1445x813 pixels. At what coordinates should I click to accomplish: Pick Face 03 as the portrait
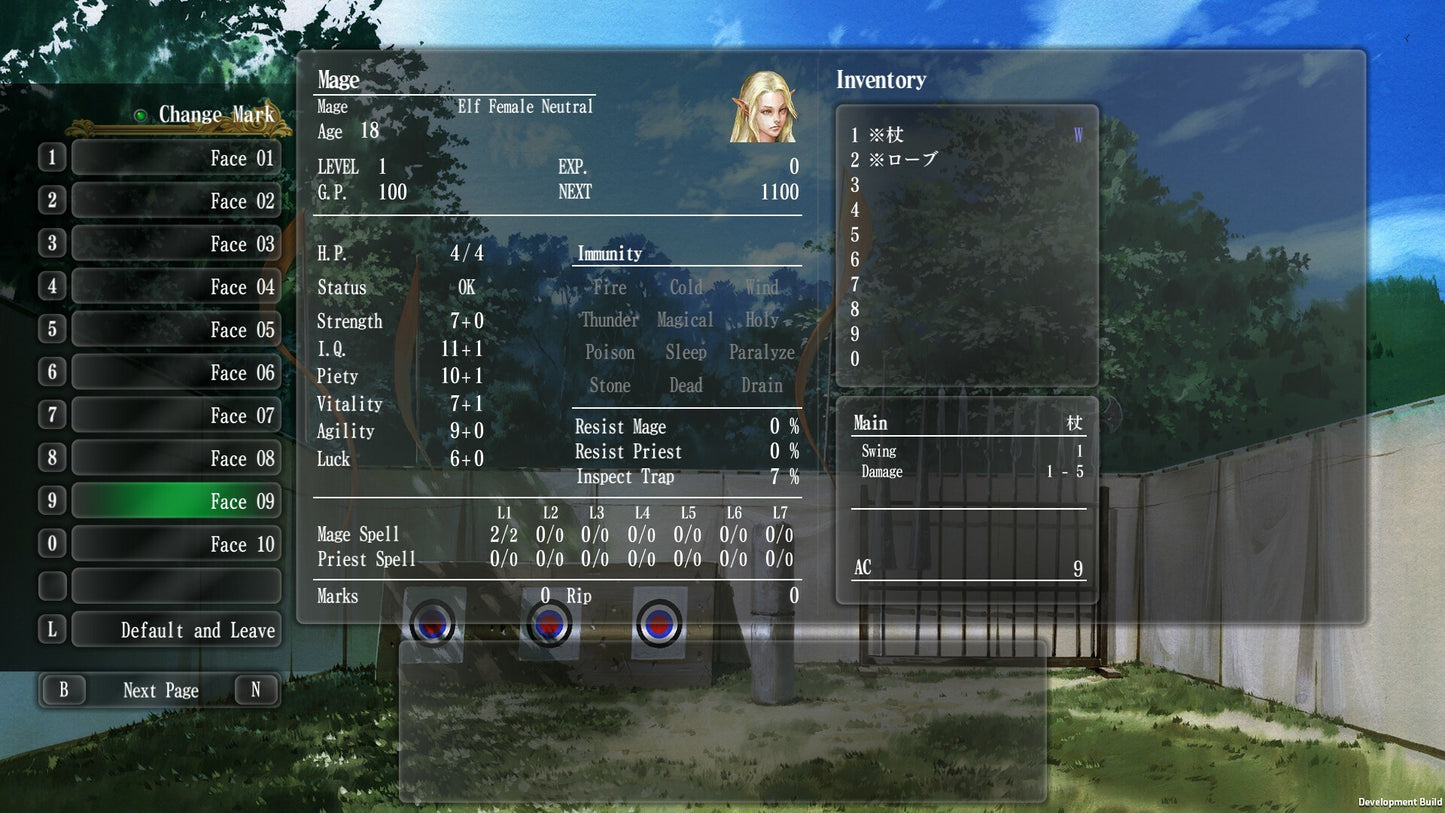pyautogui.click(x=176, y=244)
